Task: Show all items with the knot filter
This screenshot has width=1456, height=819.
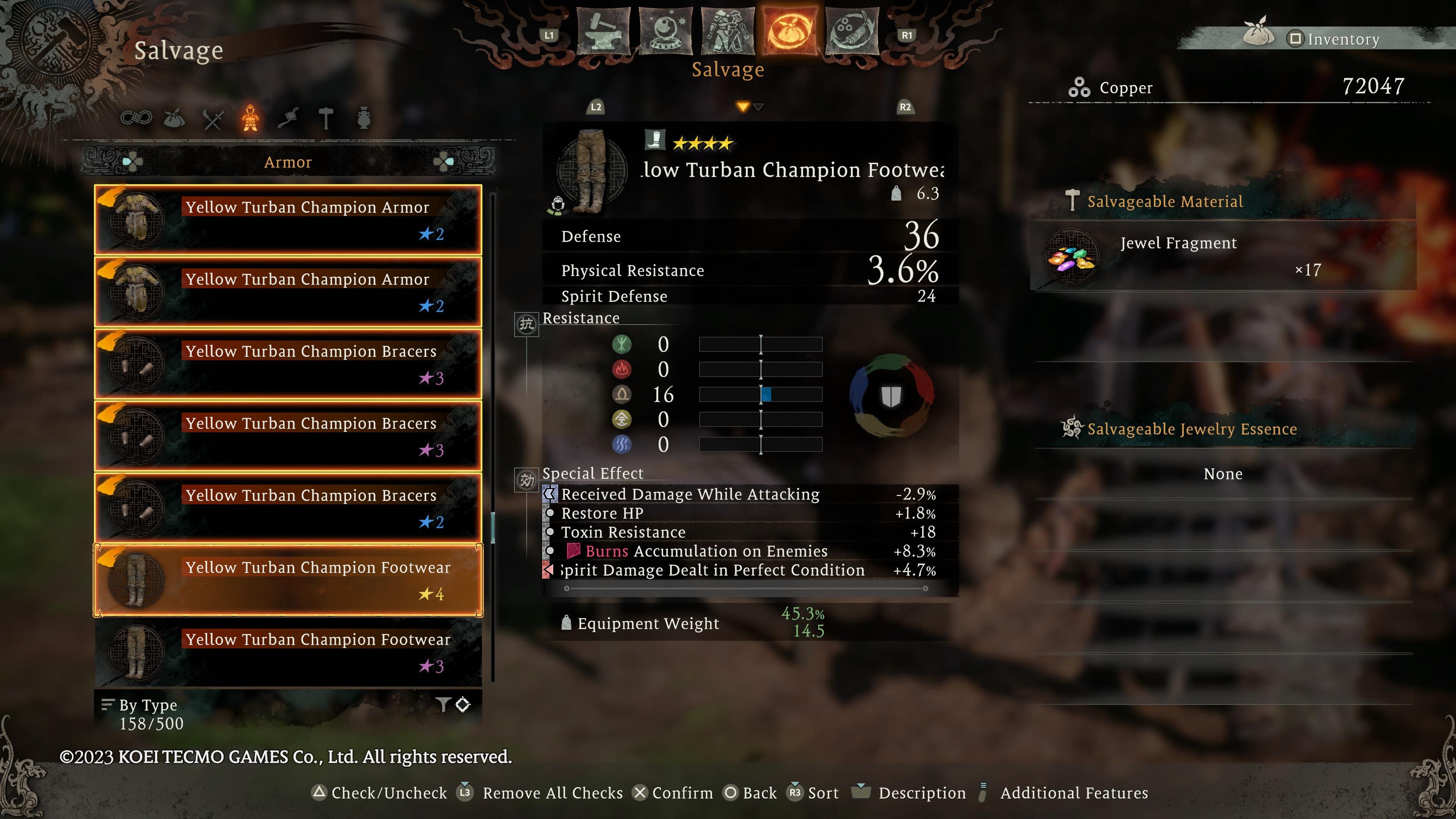Action: coord(136,118)
